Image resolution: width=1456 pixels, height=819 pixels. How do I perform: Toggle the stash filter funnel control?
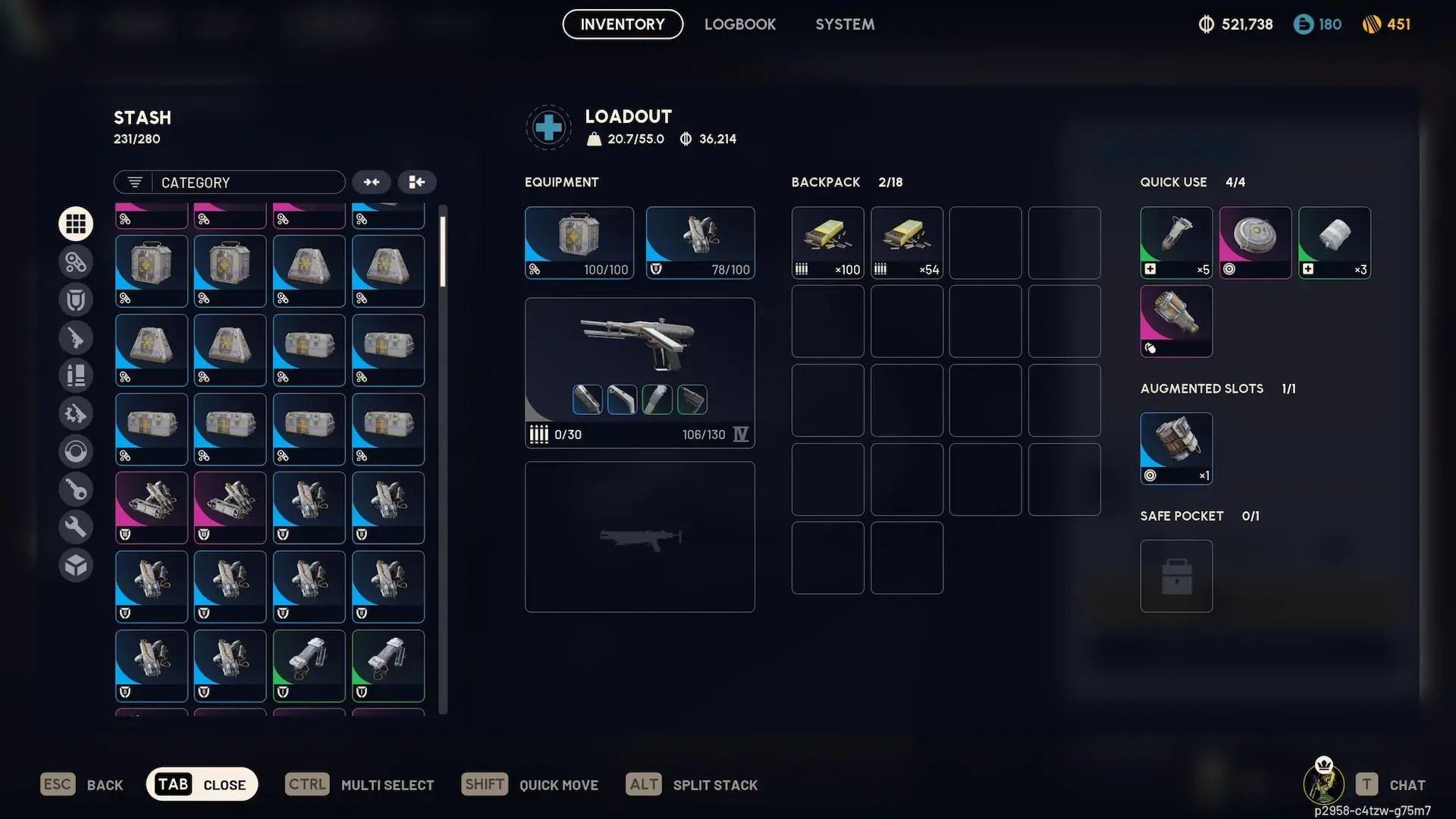coord(133,182)
